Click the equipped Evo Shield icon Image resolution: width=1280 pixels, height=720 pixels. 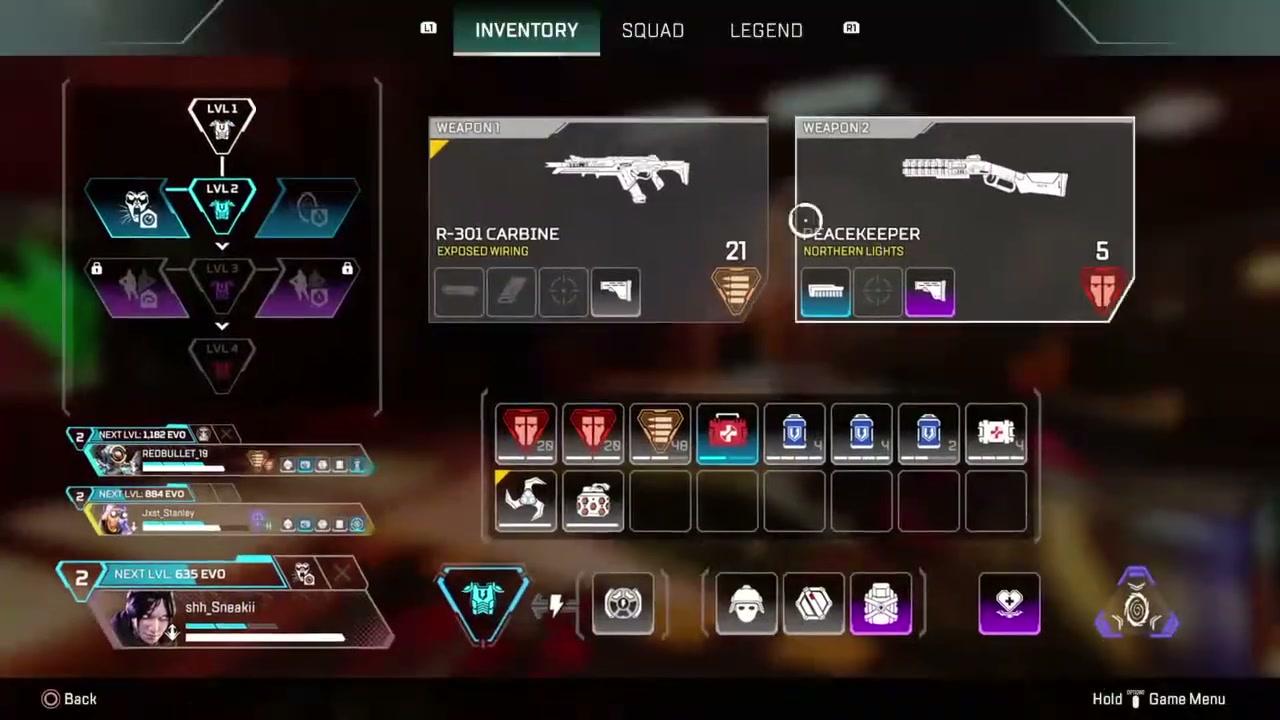[x=483, y=603]
